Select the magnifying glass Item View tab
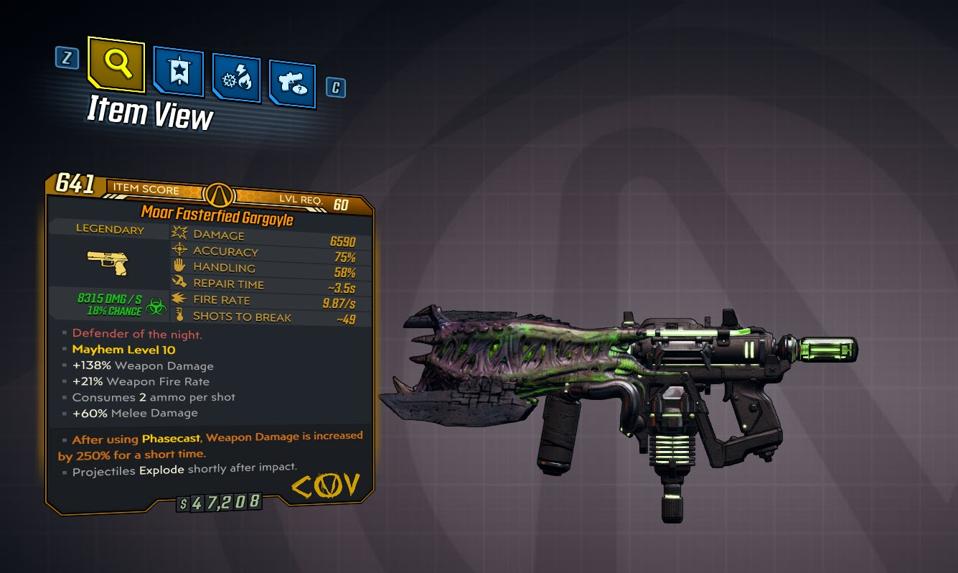The image size is (958, 573). point(116,65)
